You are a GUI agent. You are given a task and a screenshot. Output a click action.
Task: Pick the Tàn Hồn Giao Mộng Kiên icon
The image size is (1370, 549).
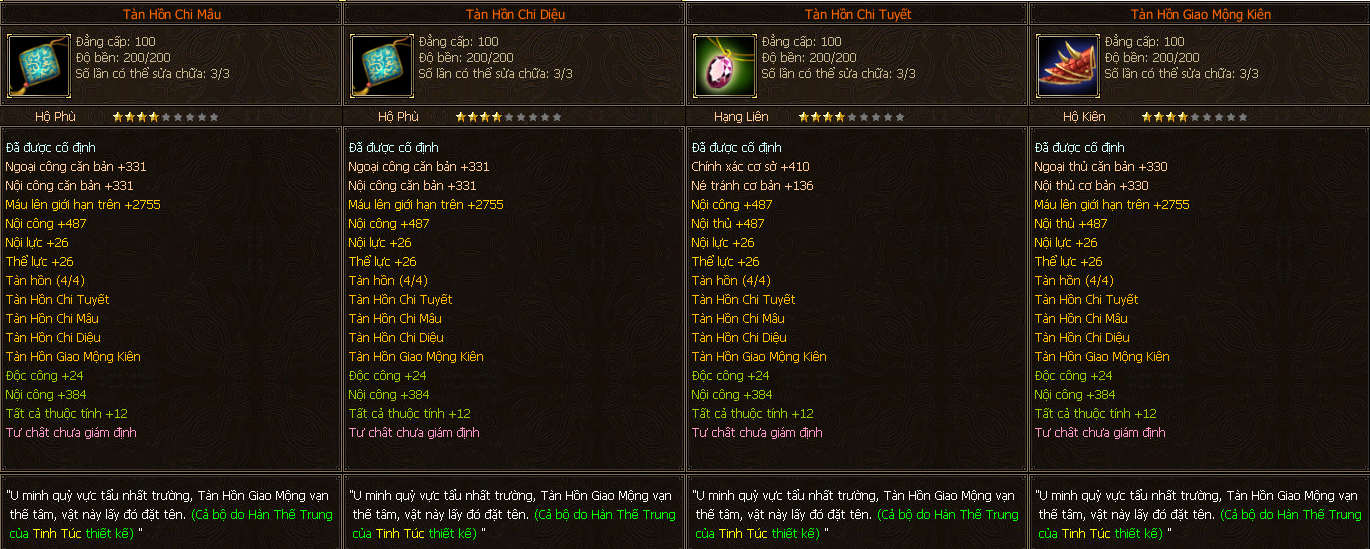point(1067,65)
